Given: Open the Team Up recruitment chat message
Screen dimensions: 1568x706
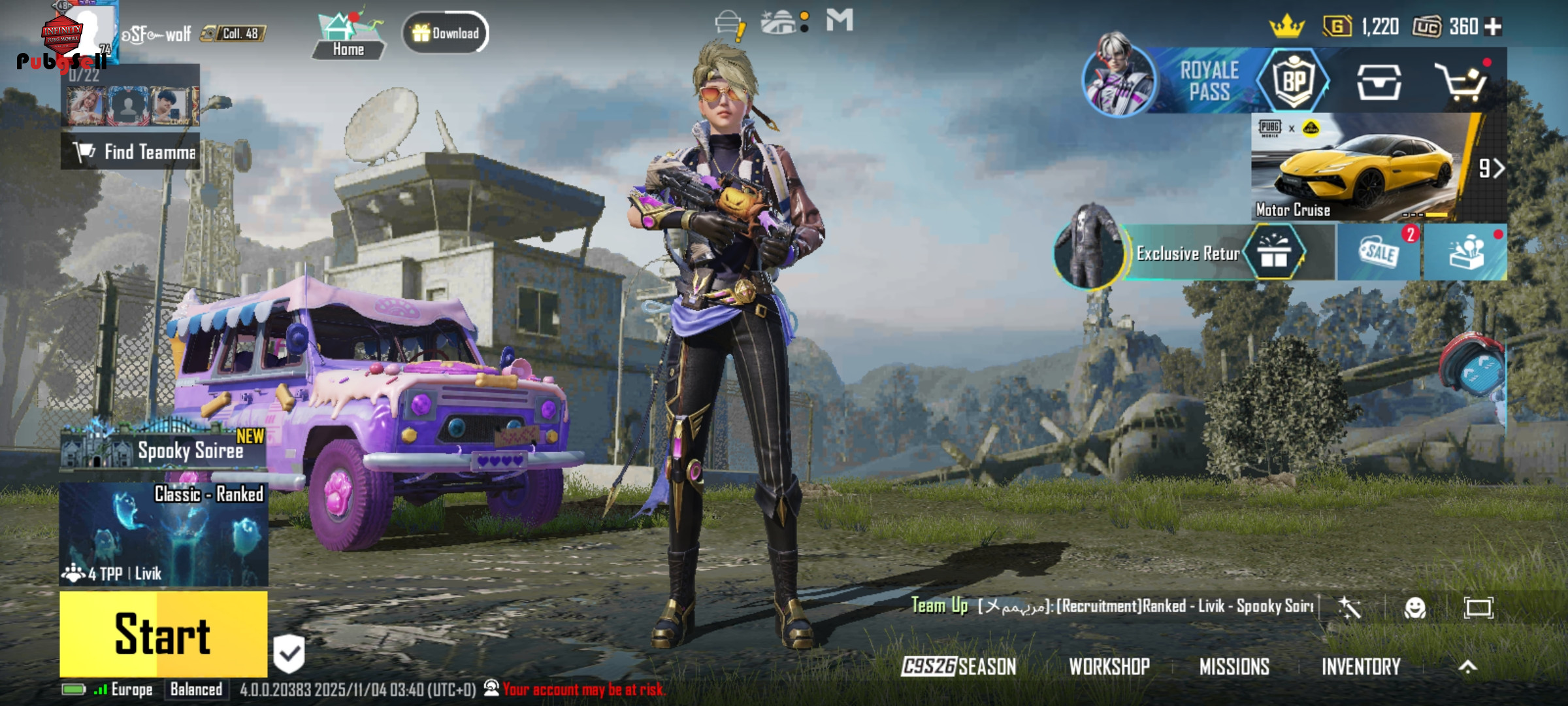Looking at the screenshot, I should coord(1114,606).
